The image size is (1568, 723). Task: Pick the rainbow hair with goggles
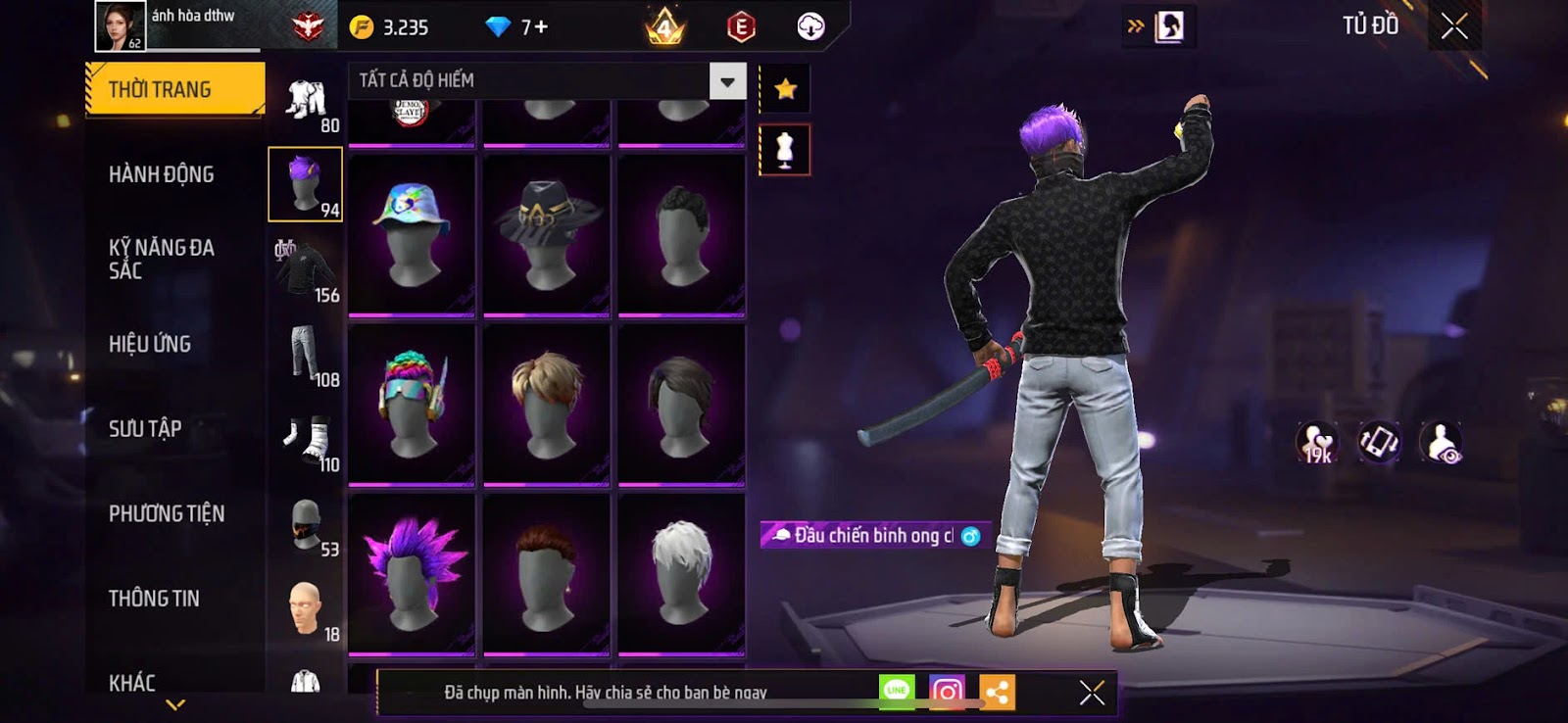click(412, 405)
